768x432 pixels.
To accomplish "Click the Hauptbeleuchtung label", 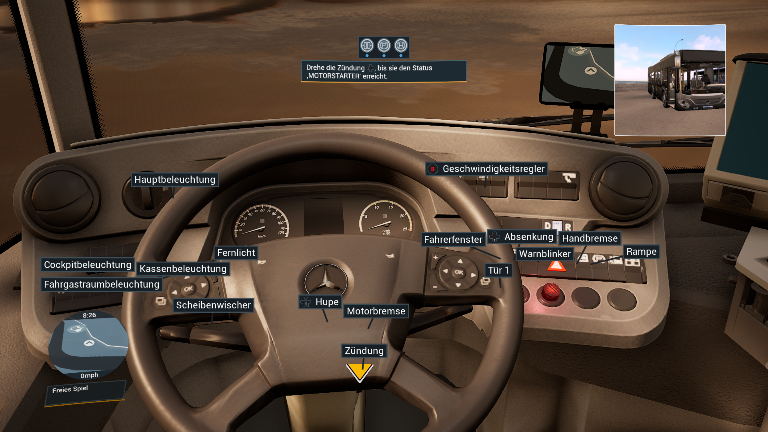I will point(175,180).
